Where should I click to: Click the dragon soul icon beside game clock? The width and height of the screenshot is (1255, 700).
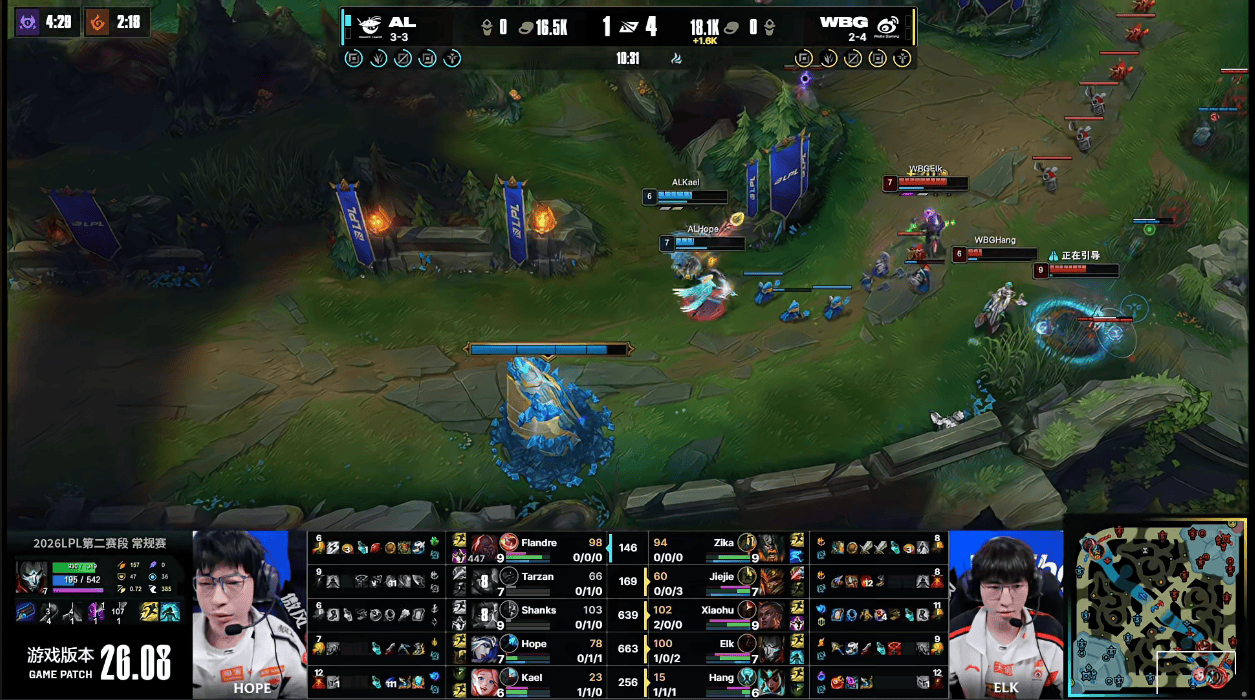point(676,58)
